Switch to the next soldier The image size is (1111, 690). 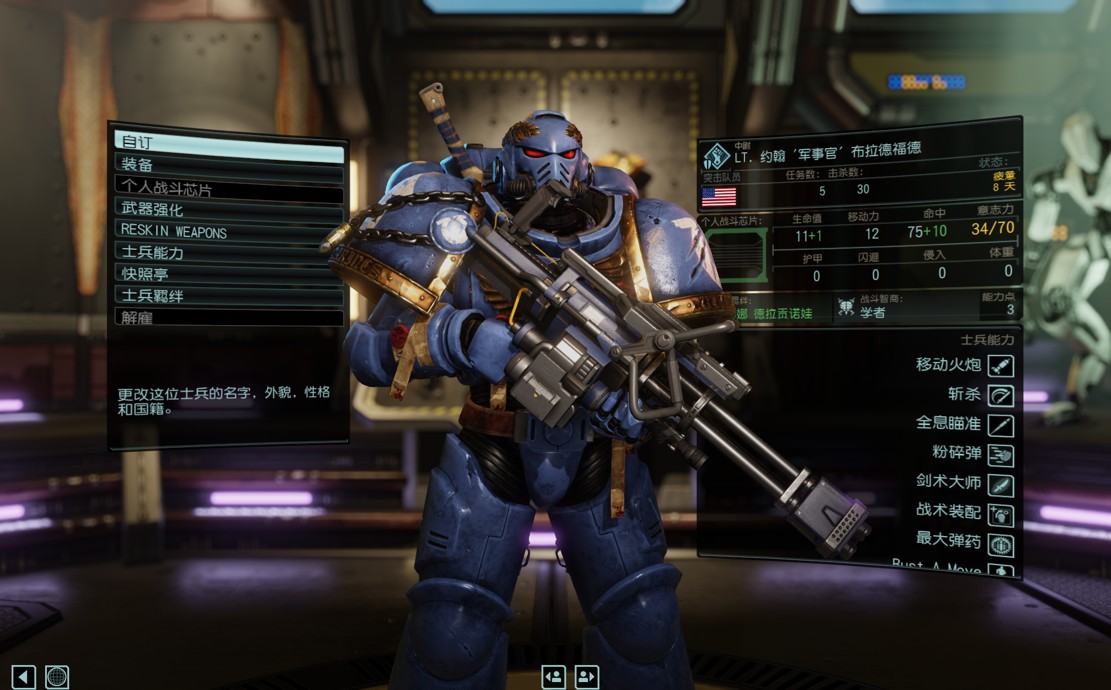point(586,677)
